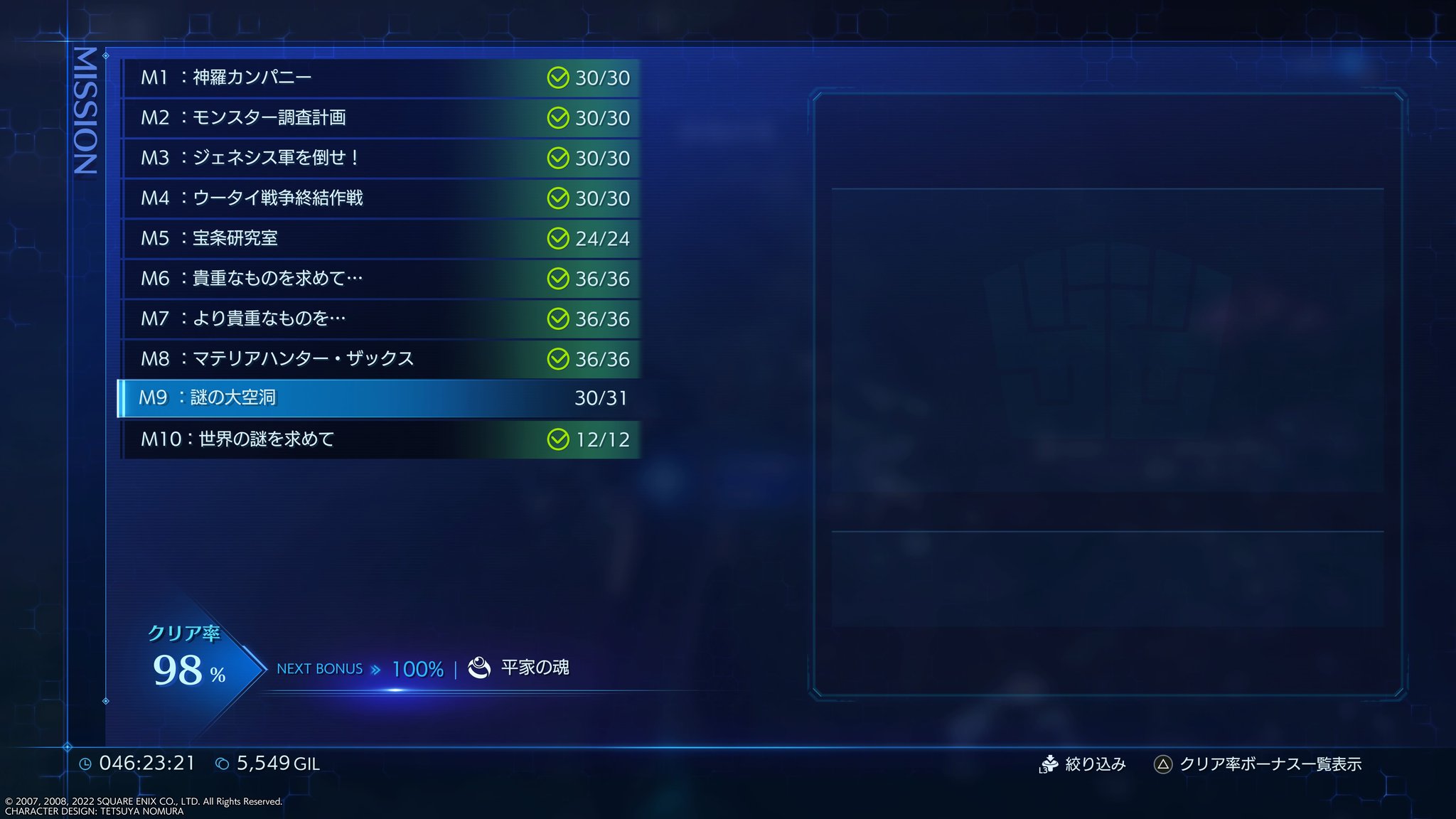
Task: Click the checkmark icon beside M5 宝条研究室
Action: (558, 239)
